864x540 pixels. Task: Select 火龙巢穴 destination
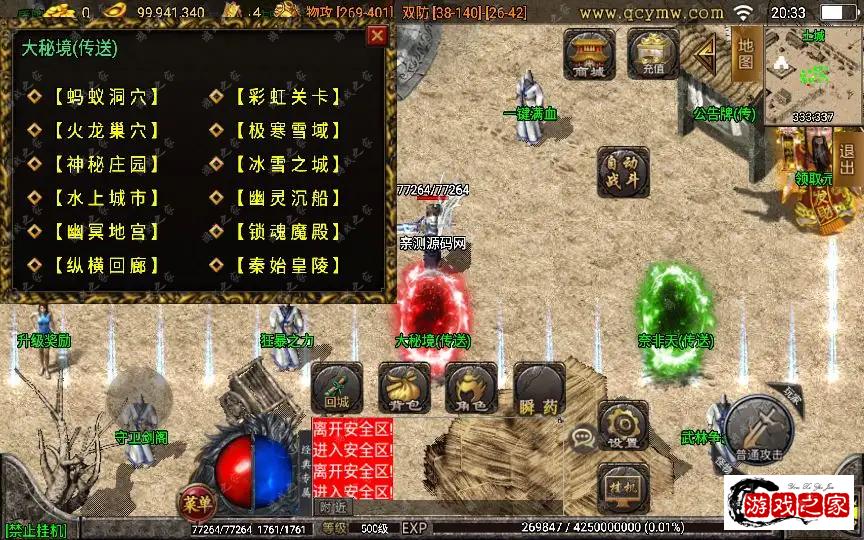pyautogui.click(x=100, y=130)
